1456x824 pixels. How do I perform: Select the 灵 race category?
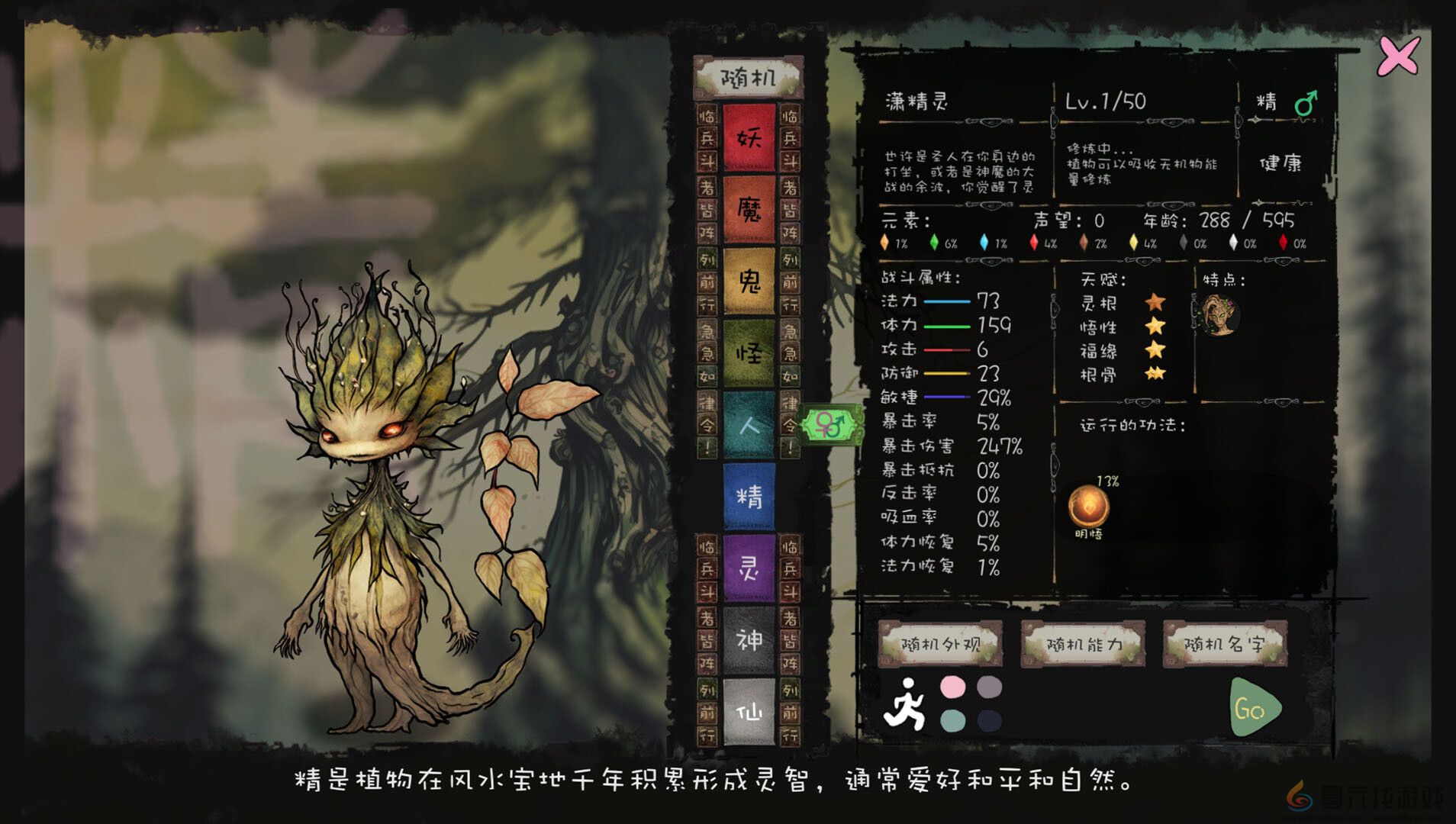(751, 568)
